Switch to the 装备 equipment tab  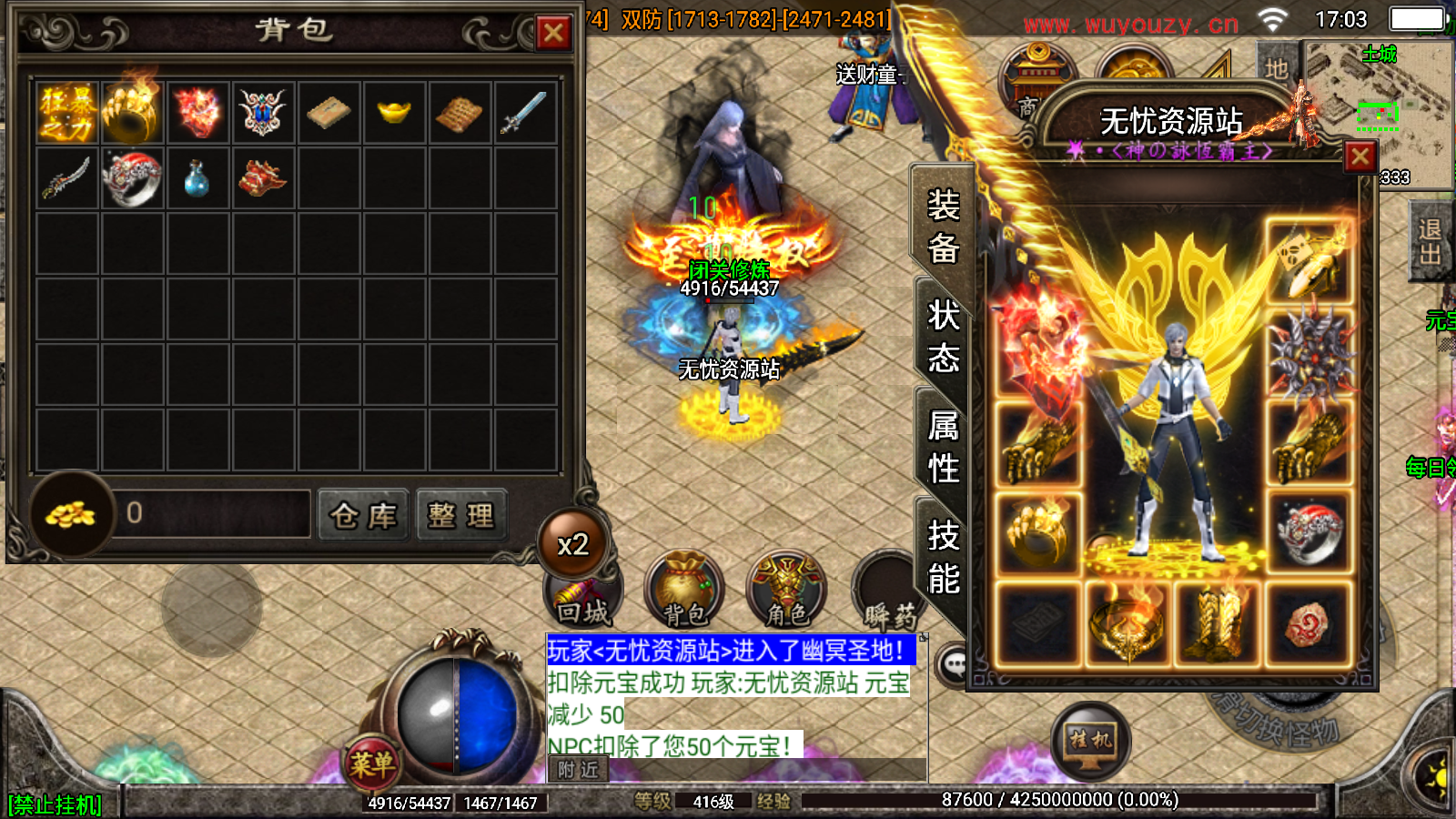[943, 226]
